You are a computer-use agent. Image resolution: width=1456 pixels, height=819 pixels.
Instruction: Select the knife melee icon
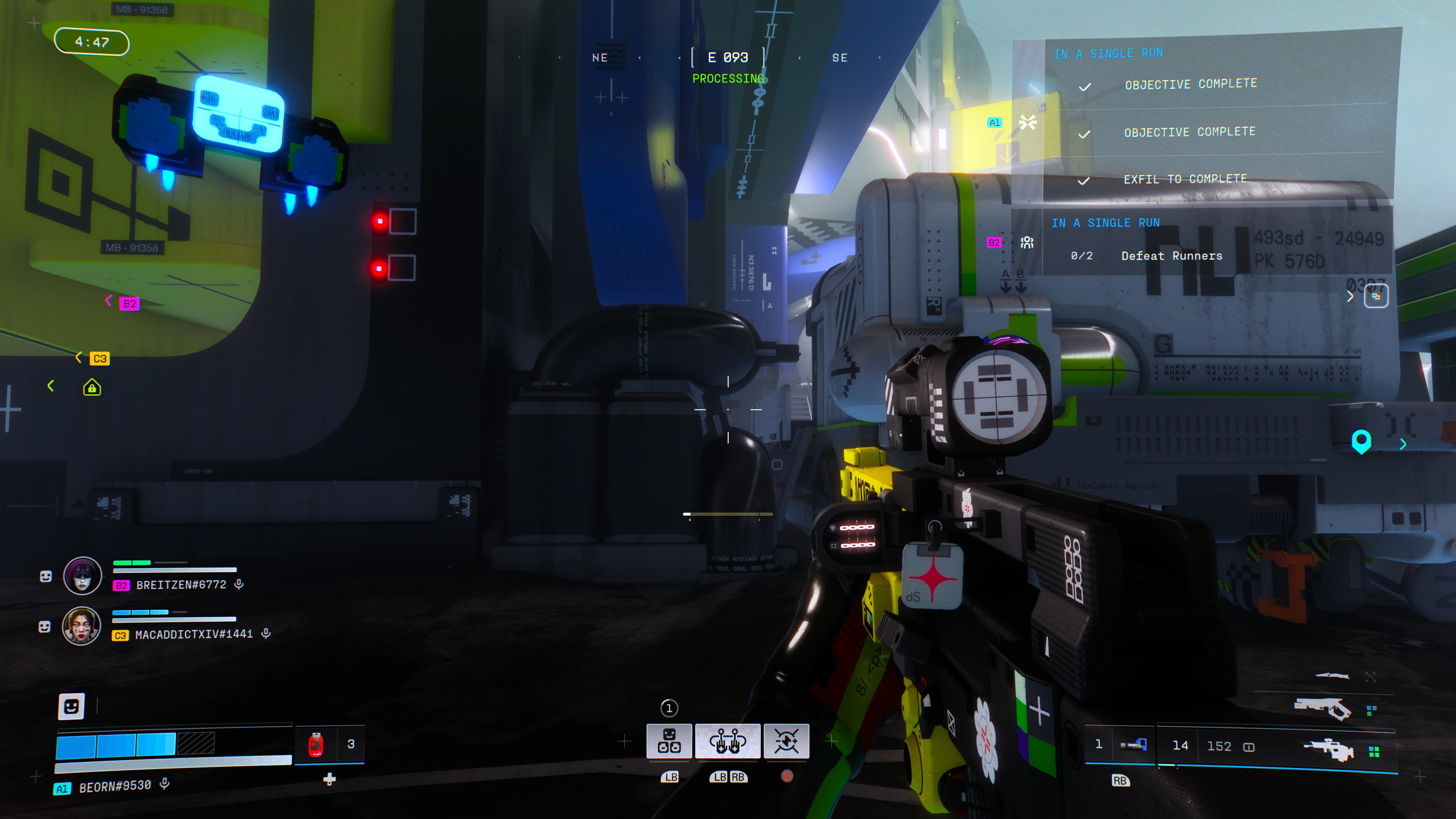[x=1332, y=675]
